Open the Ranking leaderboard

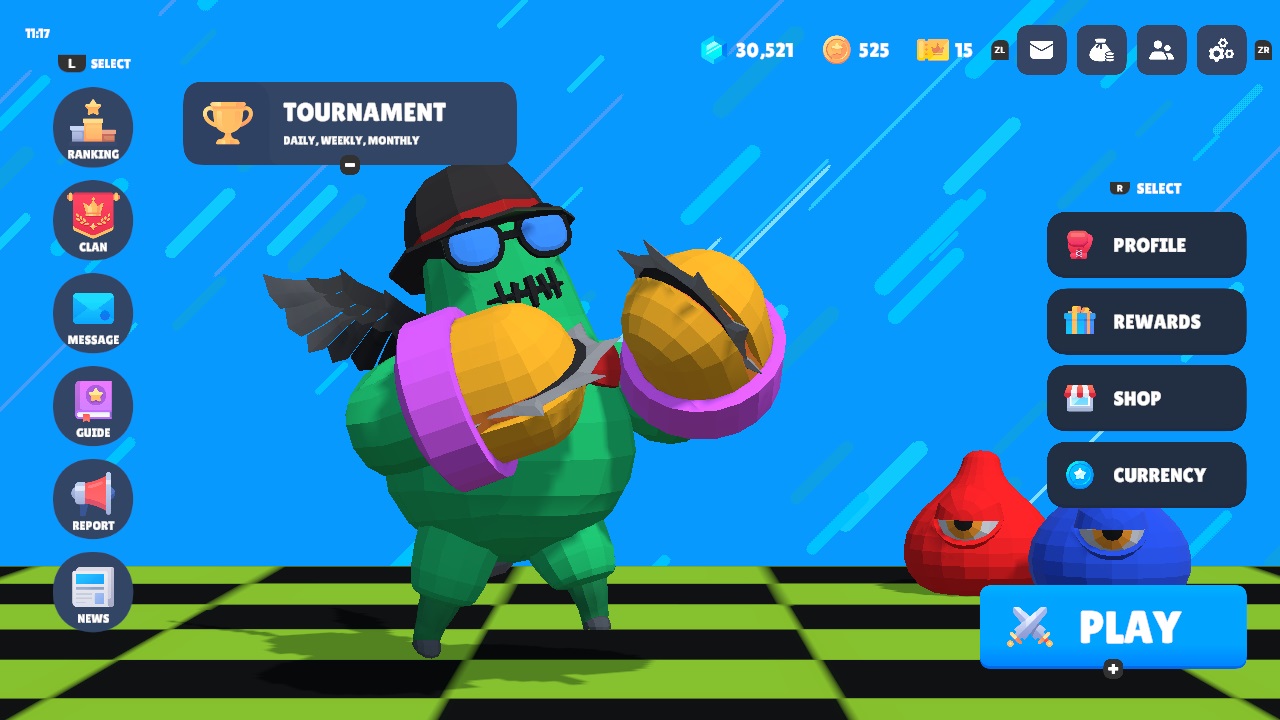point(93,127)
